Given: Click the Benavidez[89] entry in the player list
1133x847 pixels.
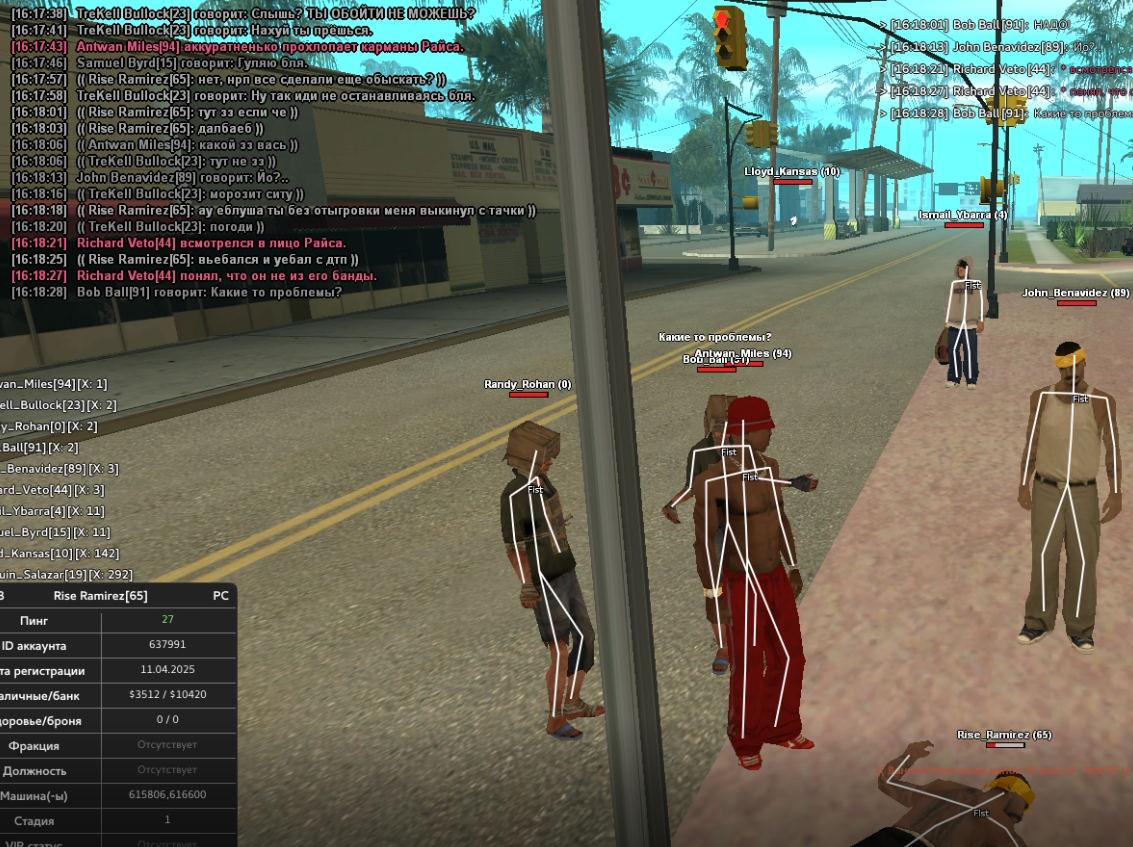Looking at the screenshot, I should click(x=58, y=468).
